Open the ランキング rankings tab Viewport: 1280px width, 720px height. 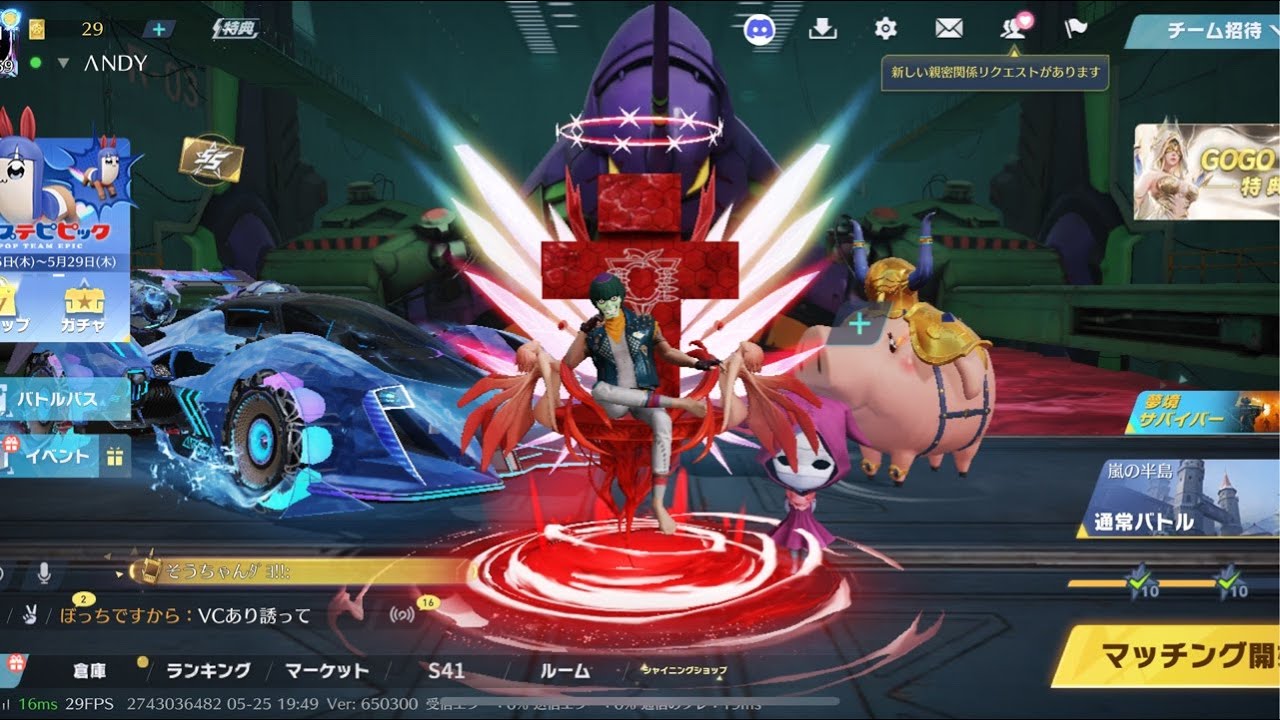tap(208, 671)
